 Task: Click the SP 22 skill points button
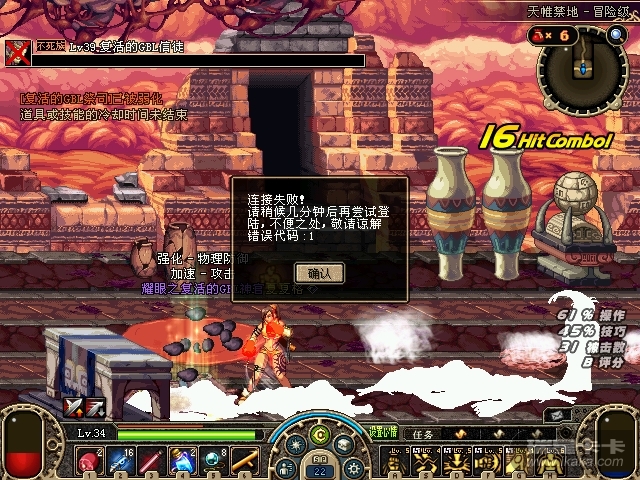tap(320, 468)
